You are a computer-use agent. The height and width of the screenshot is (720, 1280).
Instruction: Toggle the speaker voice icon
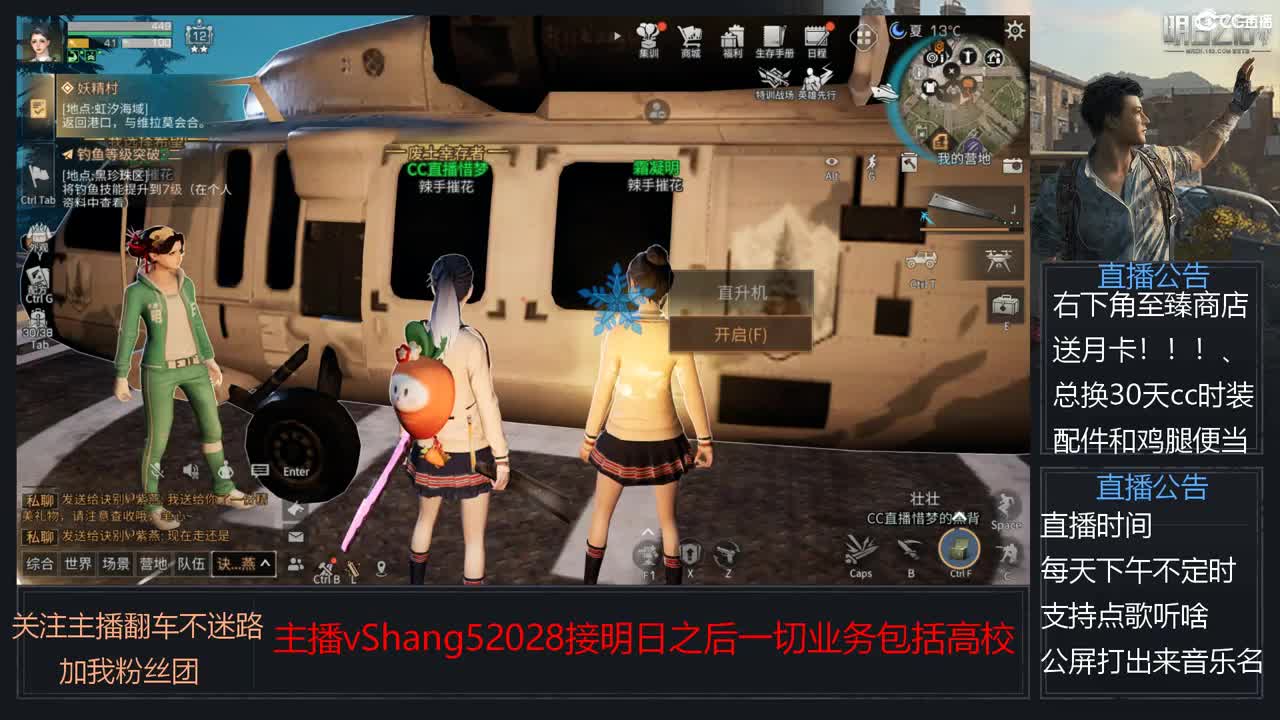pyautogui.click(x=190, y=470)
